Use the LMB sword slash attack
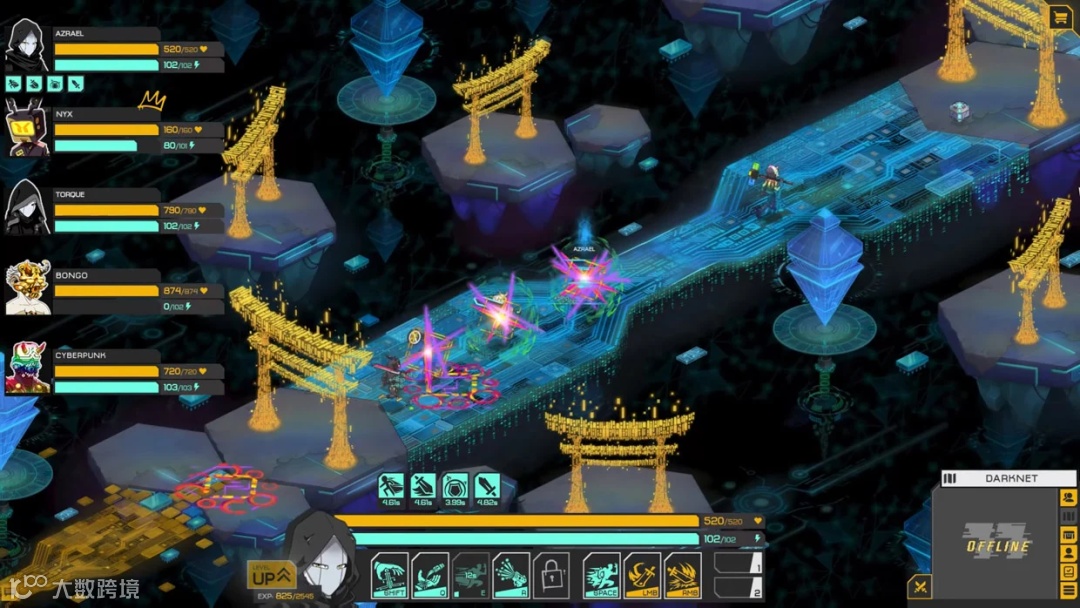The width and height of the screenshot is (1080, 608). [642, 576]
